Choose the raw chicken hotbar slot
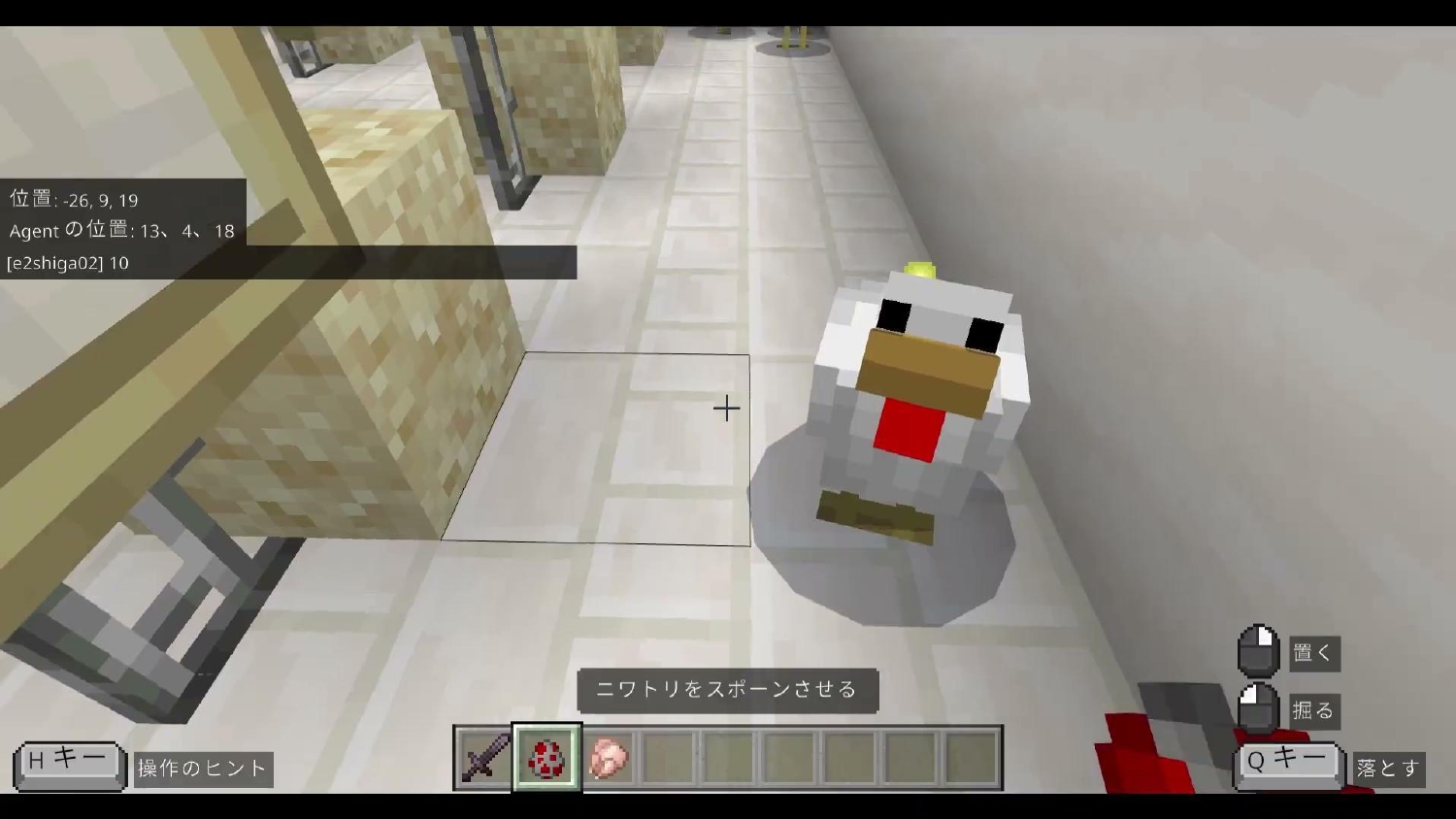 coord(609,757)
